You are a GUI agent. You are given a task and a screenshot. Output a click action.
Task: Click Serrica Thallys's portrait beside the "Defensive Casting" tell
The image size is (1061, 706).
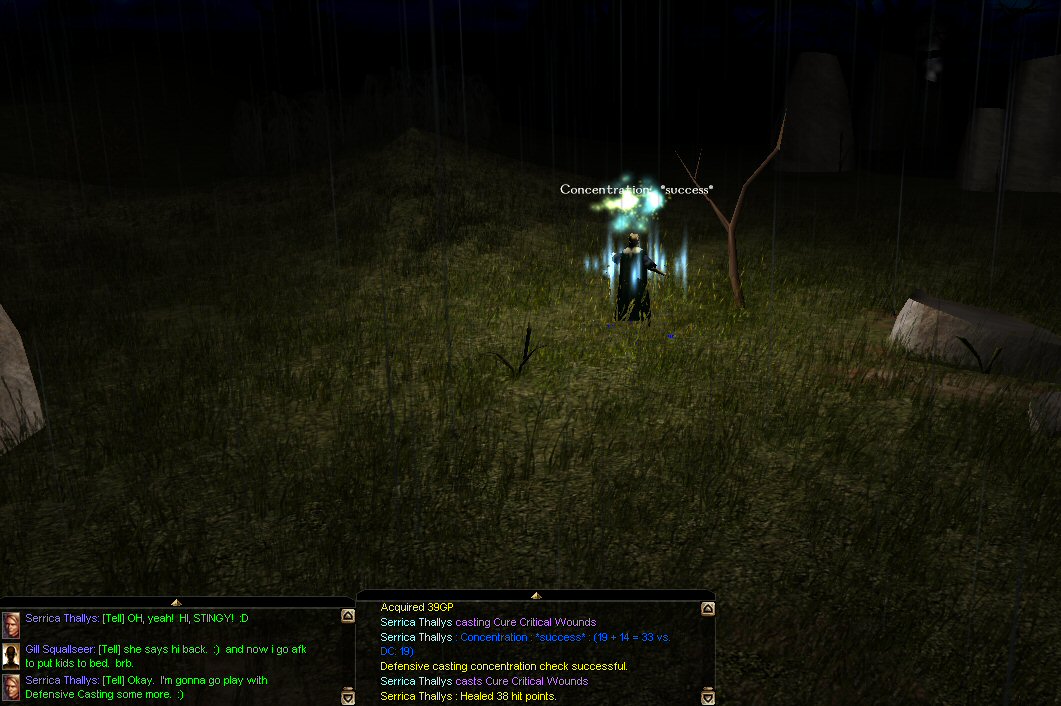click(11, 687)
